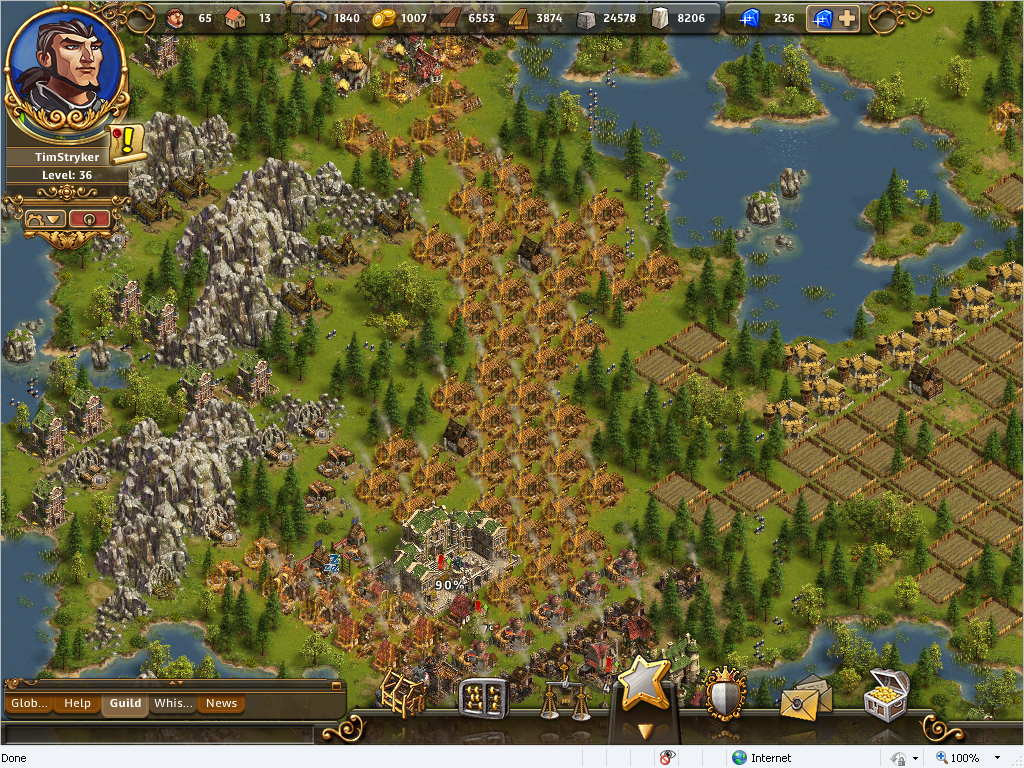Viewport: 1024px width, 768px height.
Task: Open the treasure chest merchant shop
Action: [x=886, y=695]
